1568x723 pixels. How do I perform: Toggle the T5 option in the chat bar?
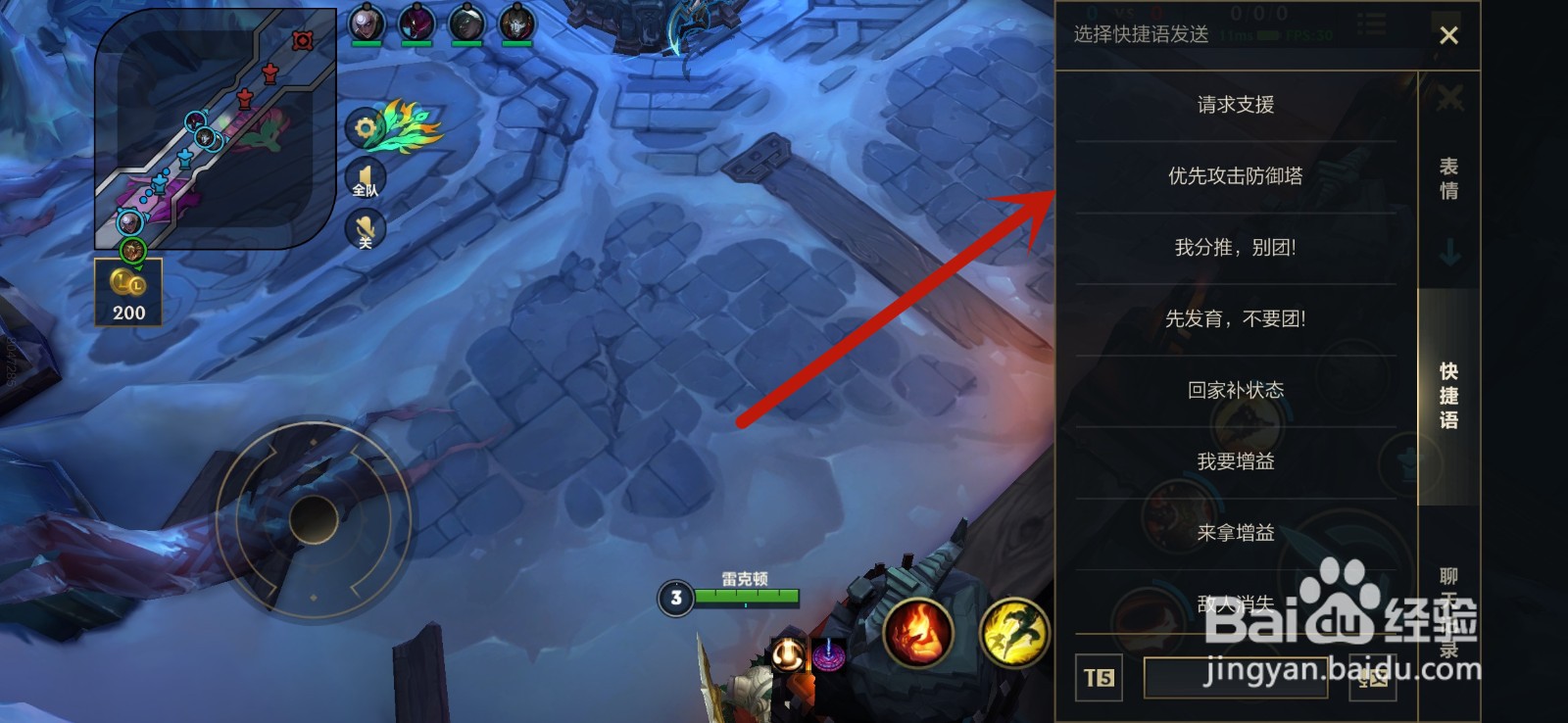1098,679
